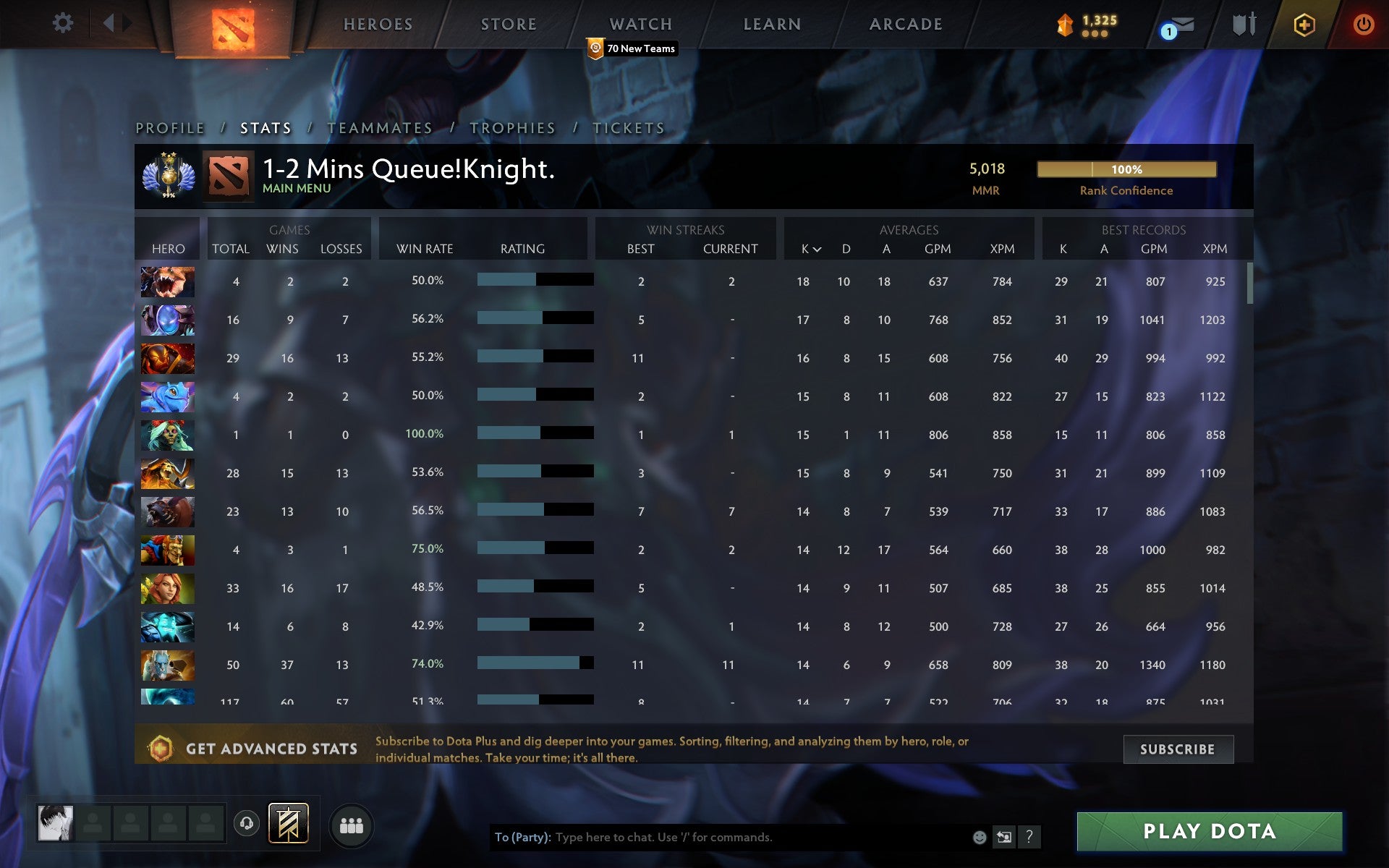Select the first hero portrait thumbnail

167,282
